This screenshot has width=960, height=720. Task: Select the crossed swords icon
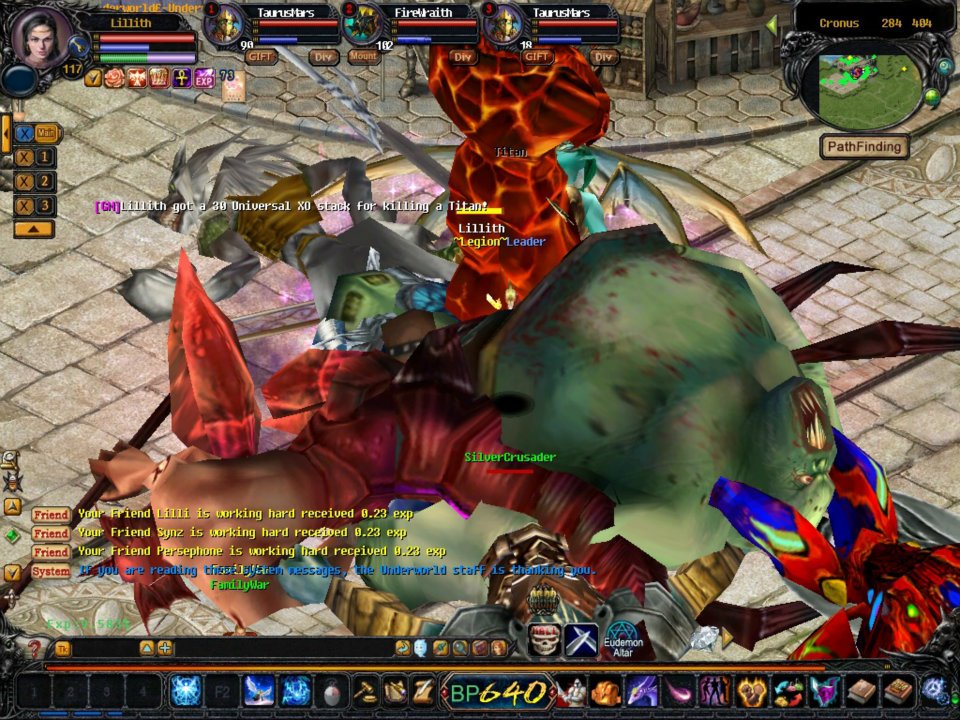click(x=581, y=639)
